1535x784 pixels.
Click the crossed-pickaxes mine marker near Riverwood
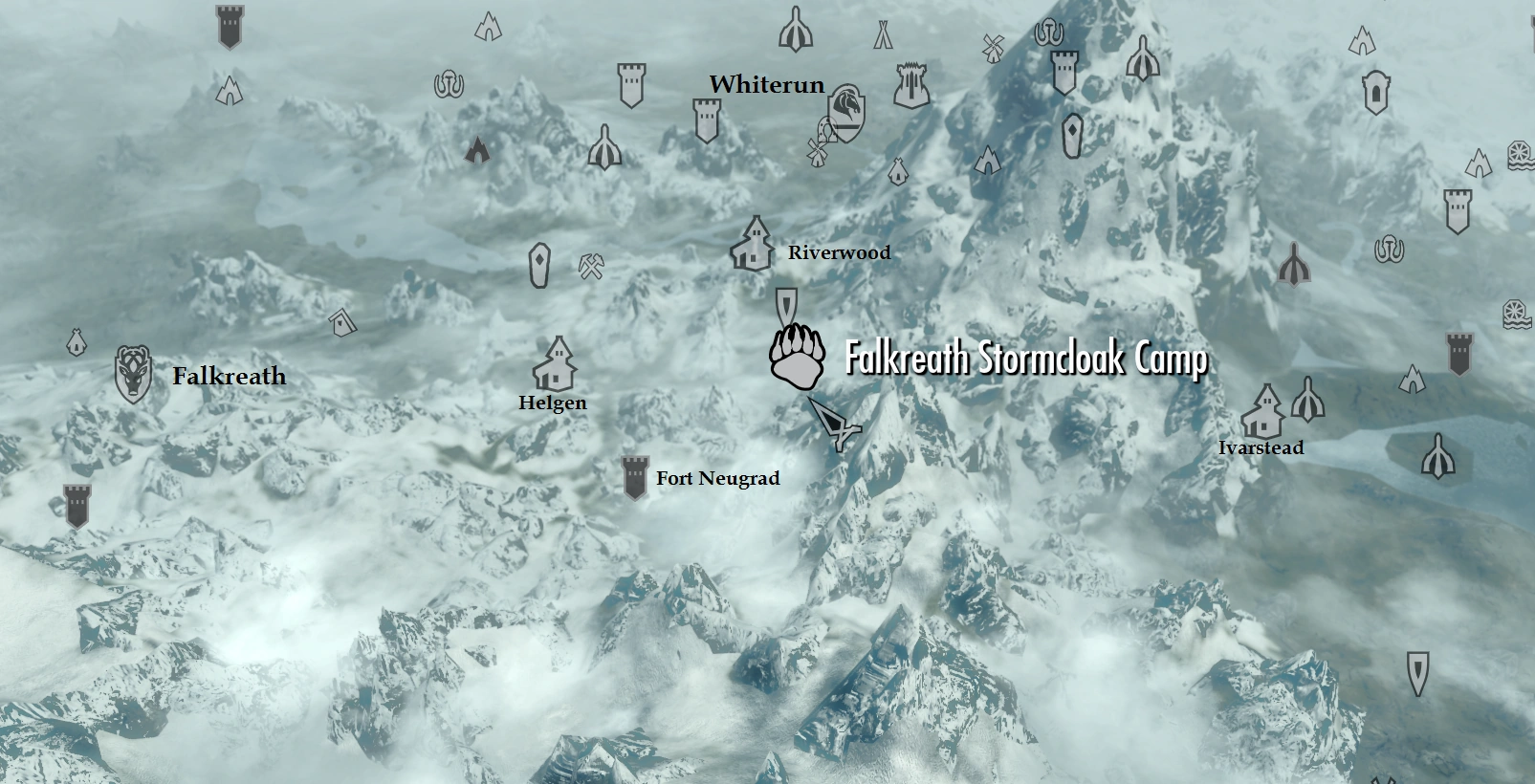point(591,265)
